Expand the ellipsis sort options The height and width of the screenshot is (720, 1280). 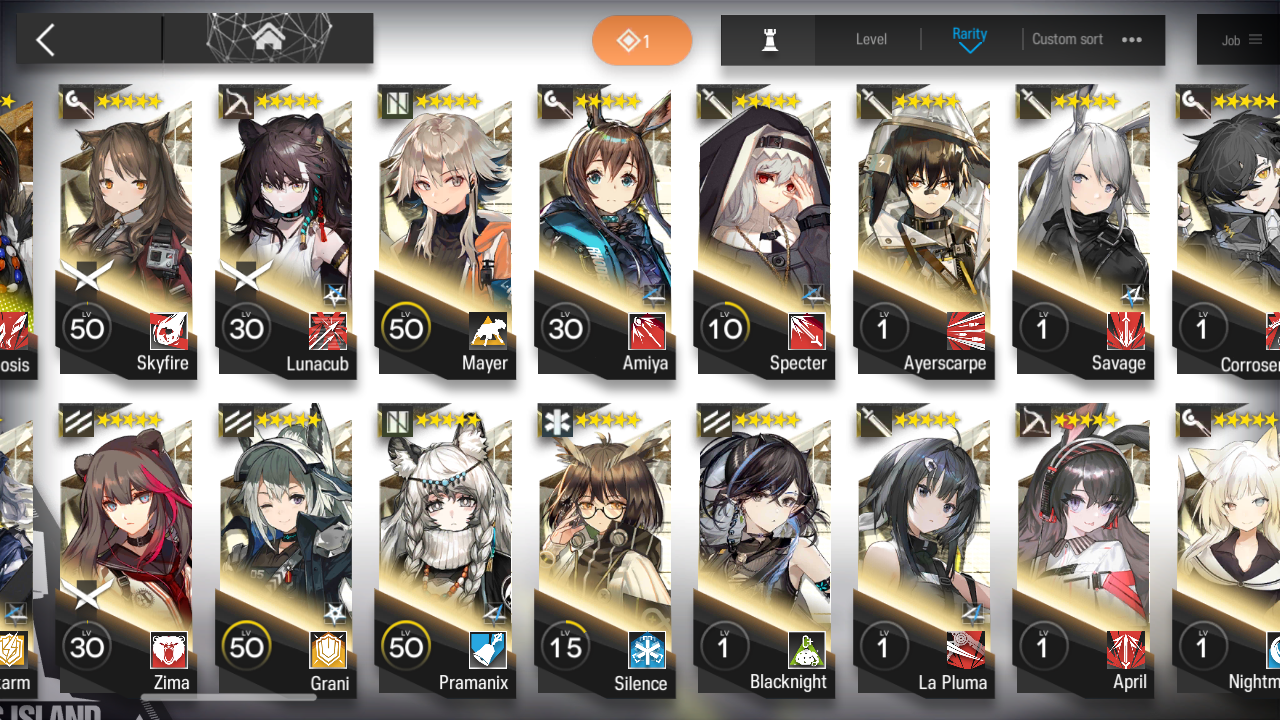tap(1131, 39)
